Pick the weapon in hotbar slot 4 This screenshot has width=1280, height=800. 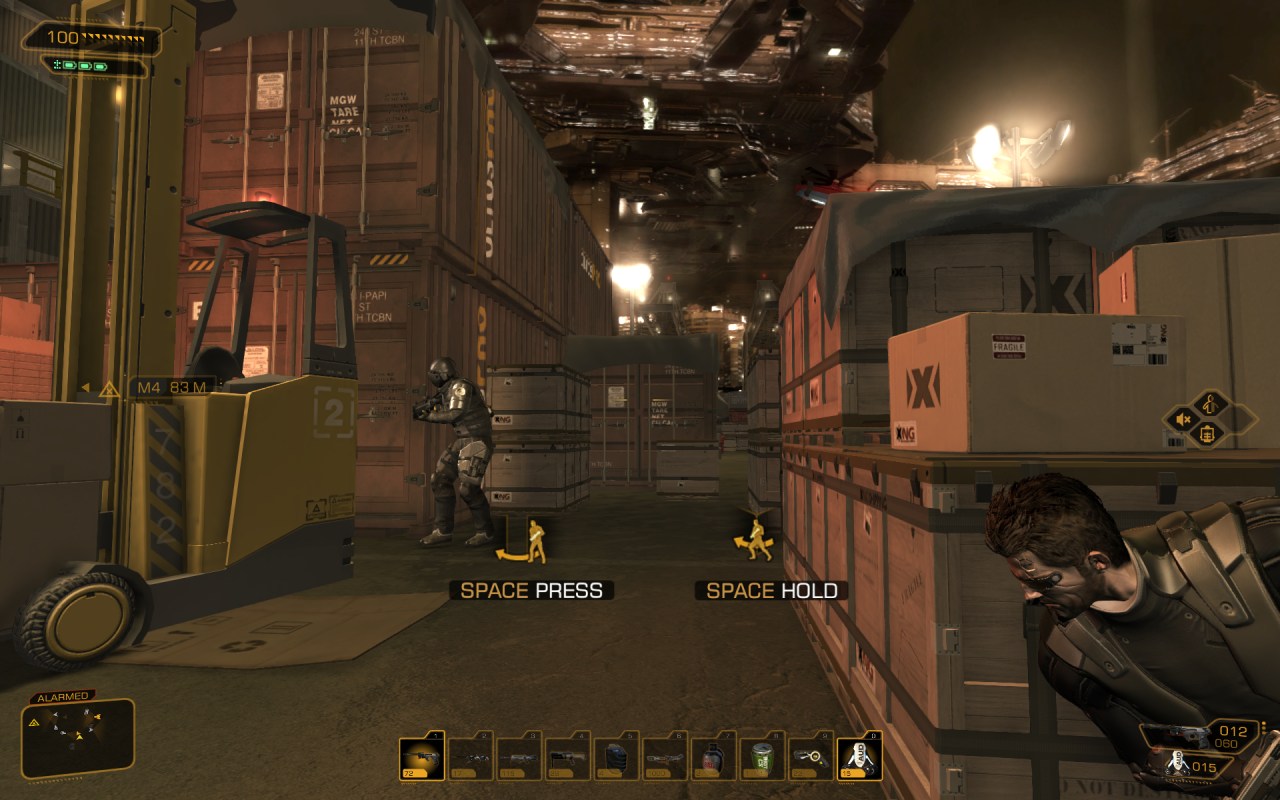pyautogui.click(x=568, y=759)
